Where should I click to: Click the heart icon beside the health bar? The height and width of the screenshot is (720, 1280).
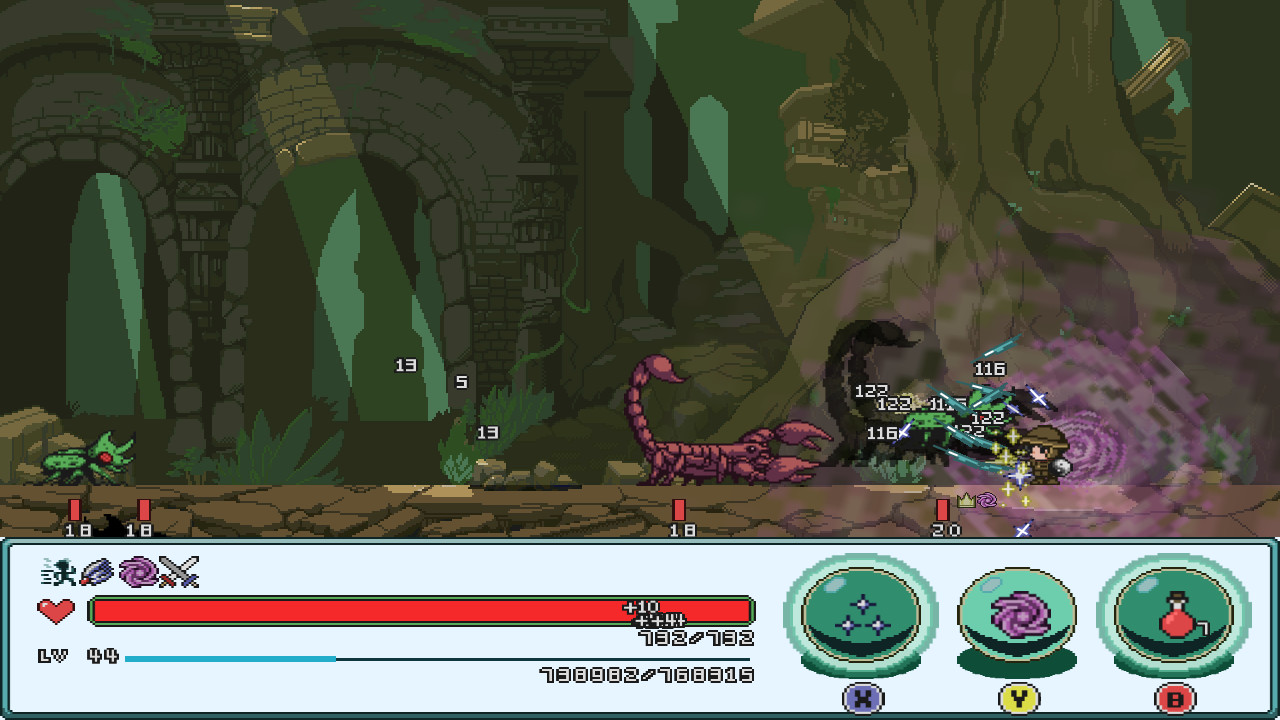[x=57, y=610]
